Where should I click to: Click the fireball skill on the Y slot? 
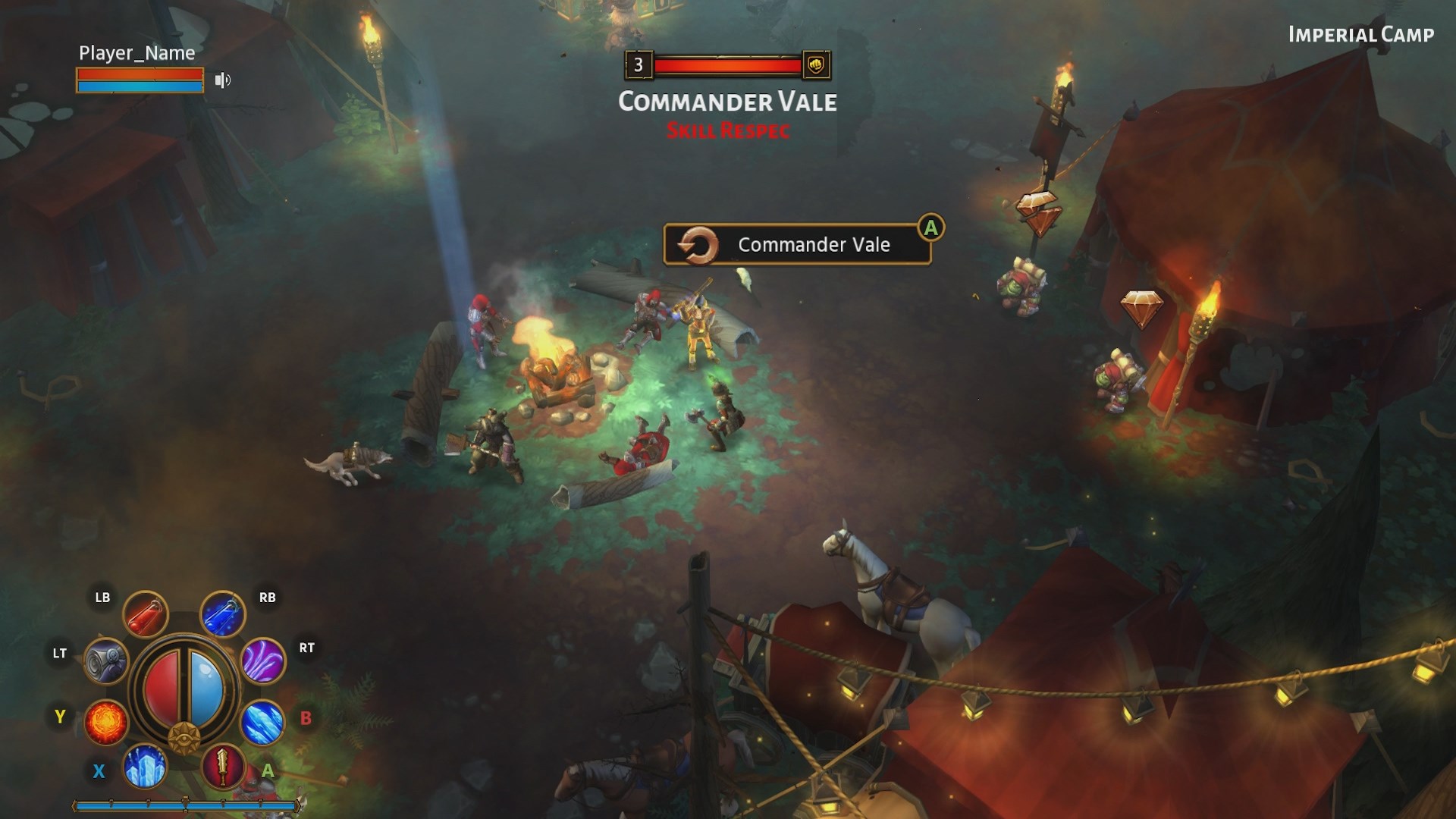pyautogui.click(x=107, y=723)
